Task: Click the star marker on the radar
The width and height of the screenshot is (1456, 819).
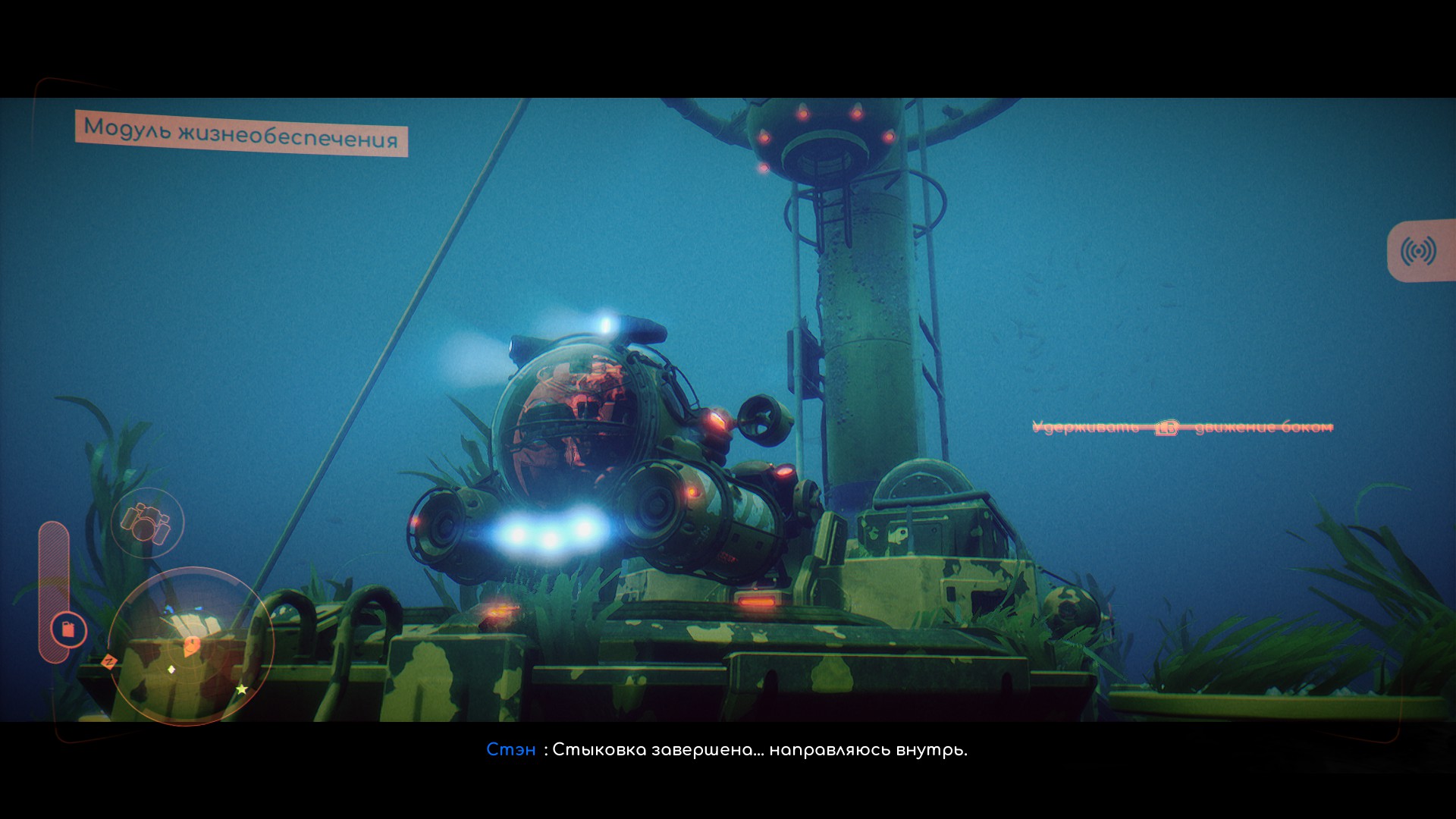Action: [242, 689]
